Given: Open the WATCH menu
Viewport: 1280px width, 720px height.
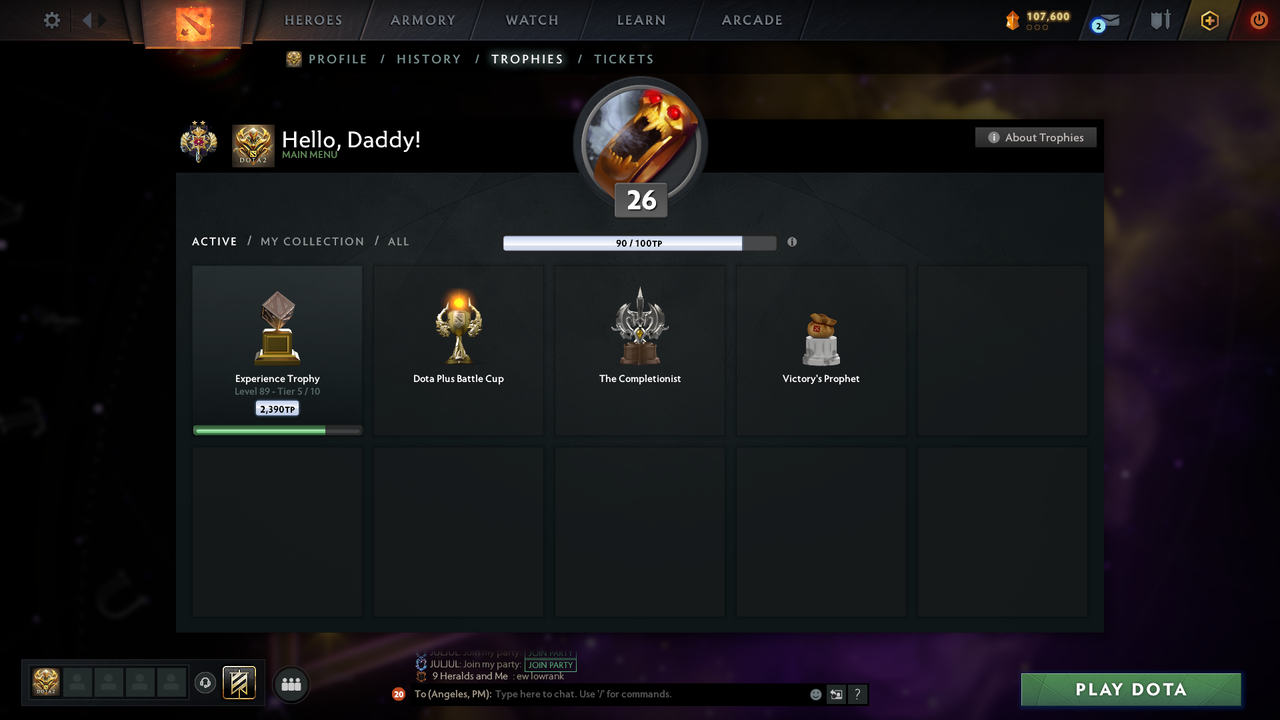Looking at the screenshot, I should pos(531,20).
